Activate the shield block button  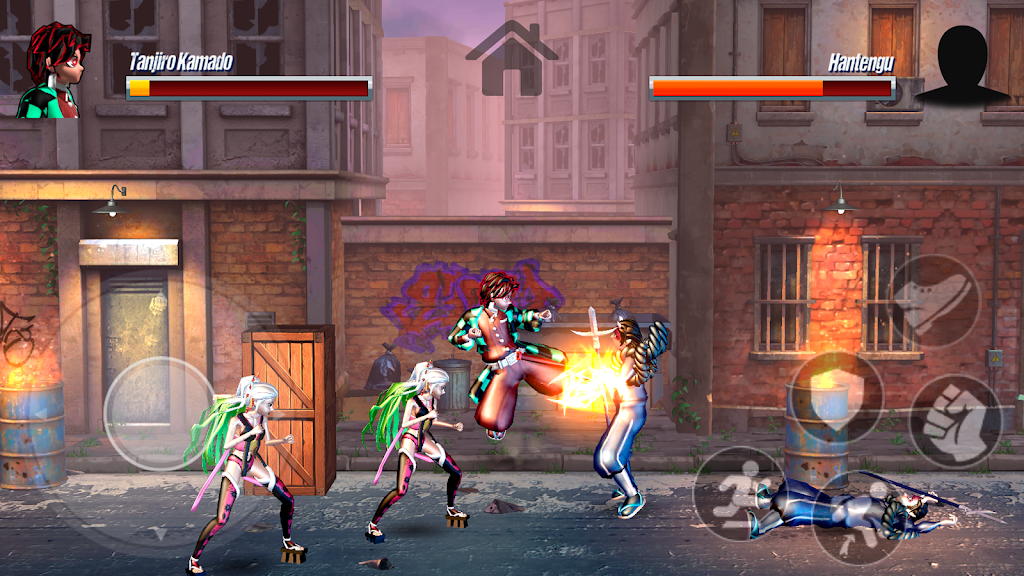click(835, 398)
